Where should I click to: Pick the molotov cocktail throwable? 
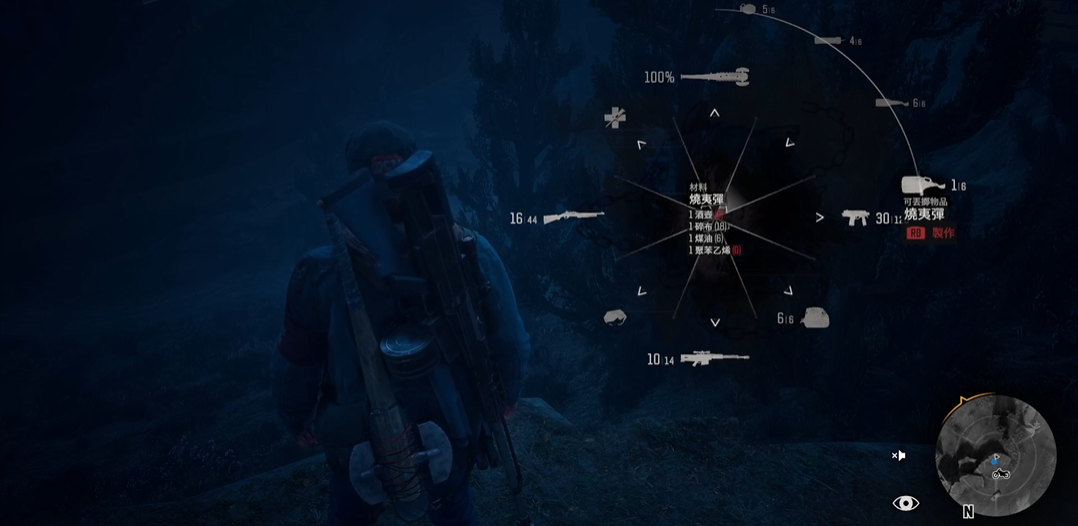click(x=923, y=185)
